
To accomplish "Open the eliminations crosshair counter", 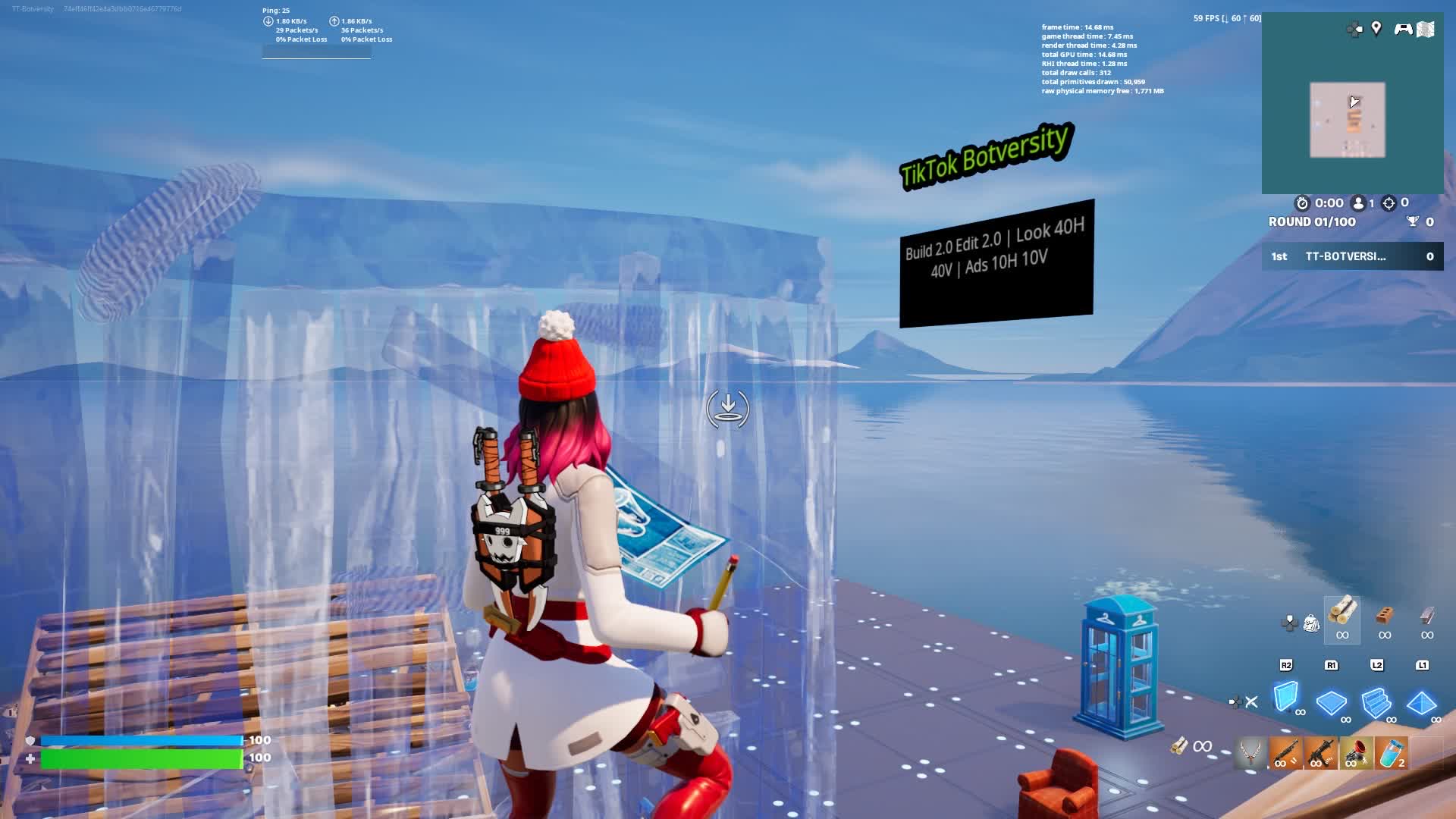I will point(1390,202).
